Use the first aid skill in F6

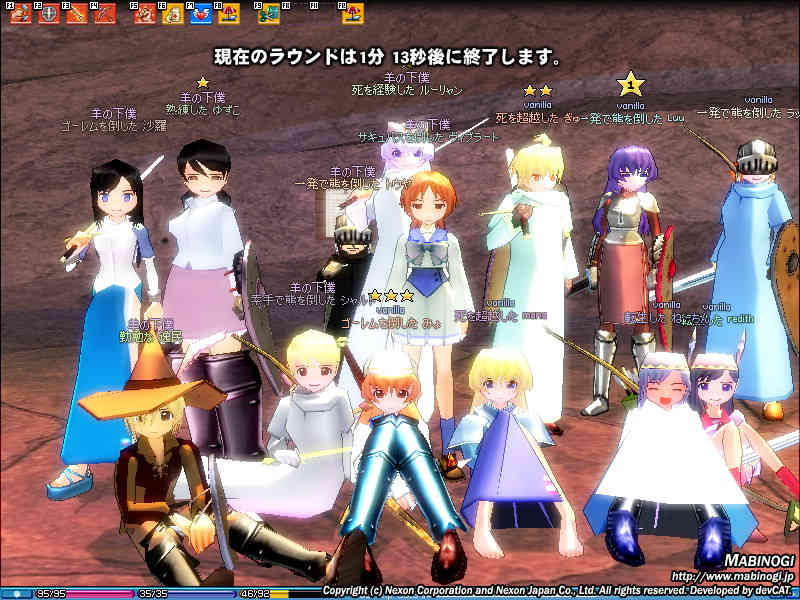[x=173, y=15]
